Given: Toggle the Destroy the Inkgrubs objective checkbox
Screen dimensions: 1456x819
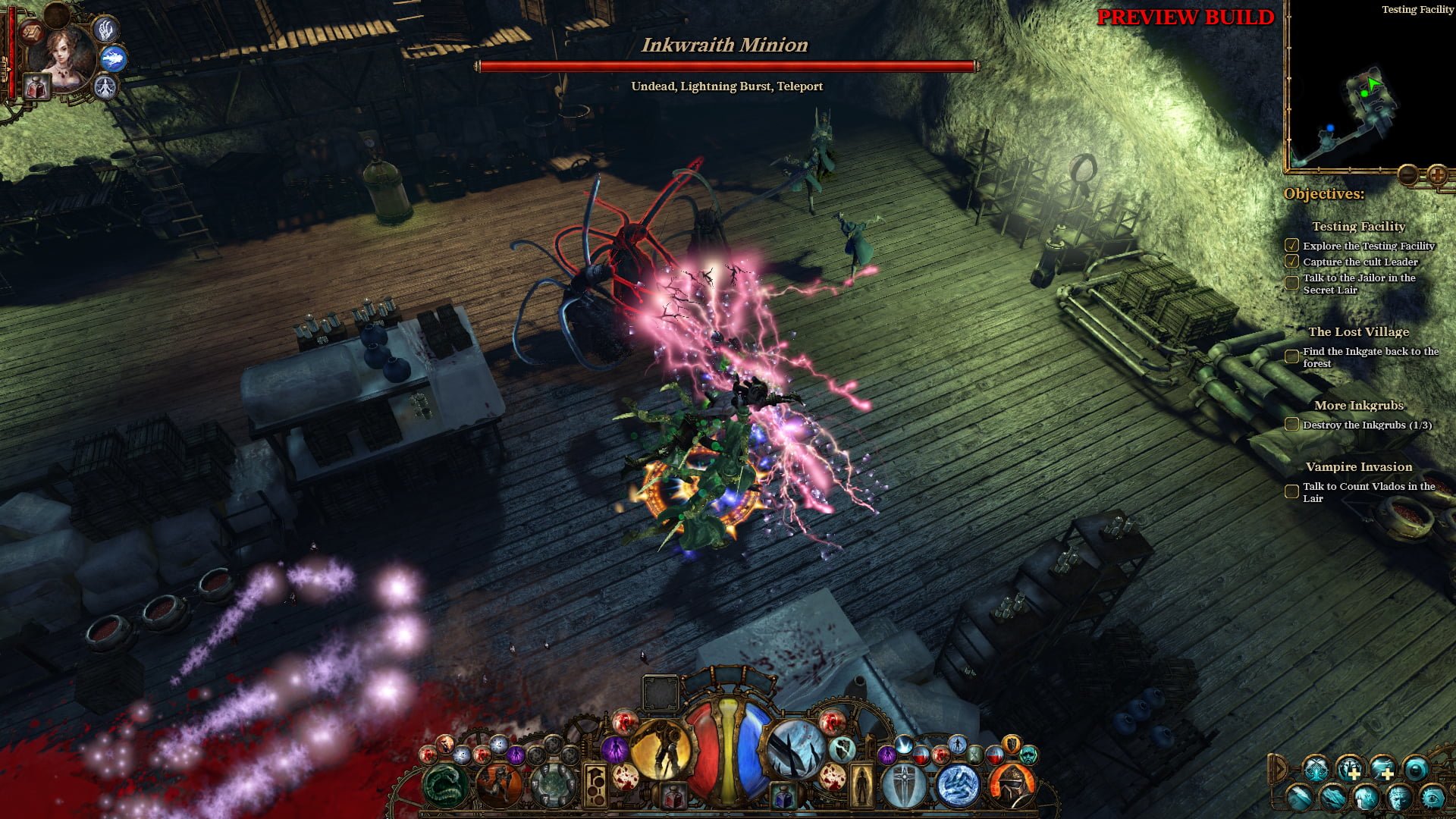Looking at the screenshot, I should pos(1291,425).
